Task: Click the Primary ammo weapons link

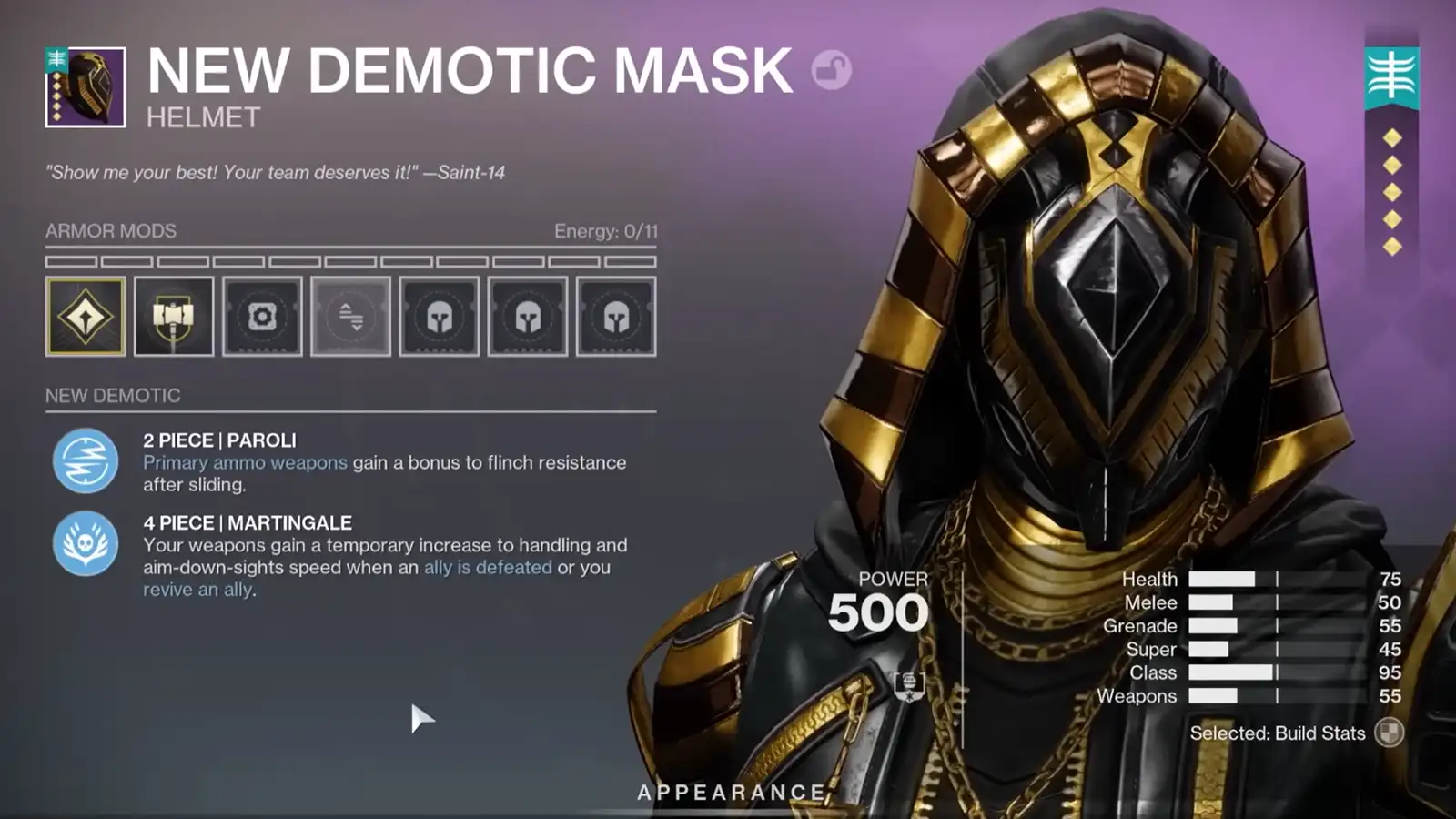Action: point(241,463)
